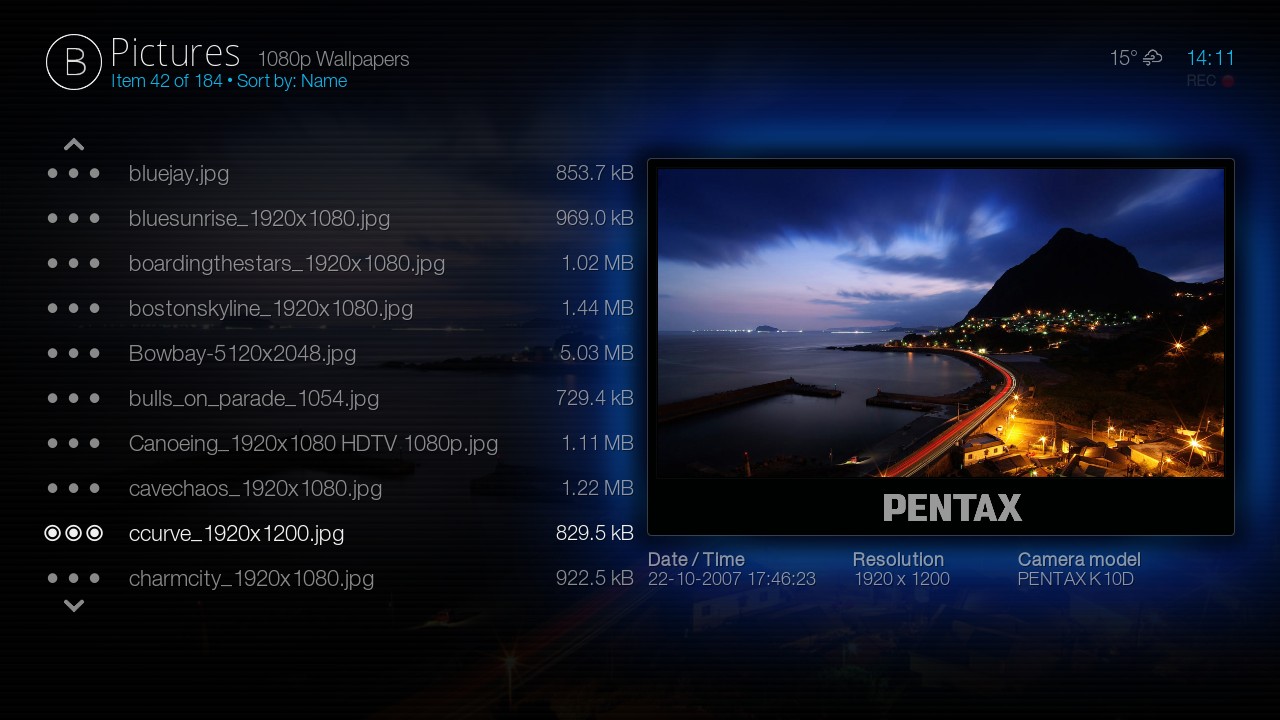The image size is (1280, 720).
Task: Select cavechaos_1920x1080.jpg file
Action: (255, 489)
